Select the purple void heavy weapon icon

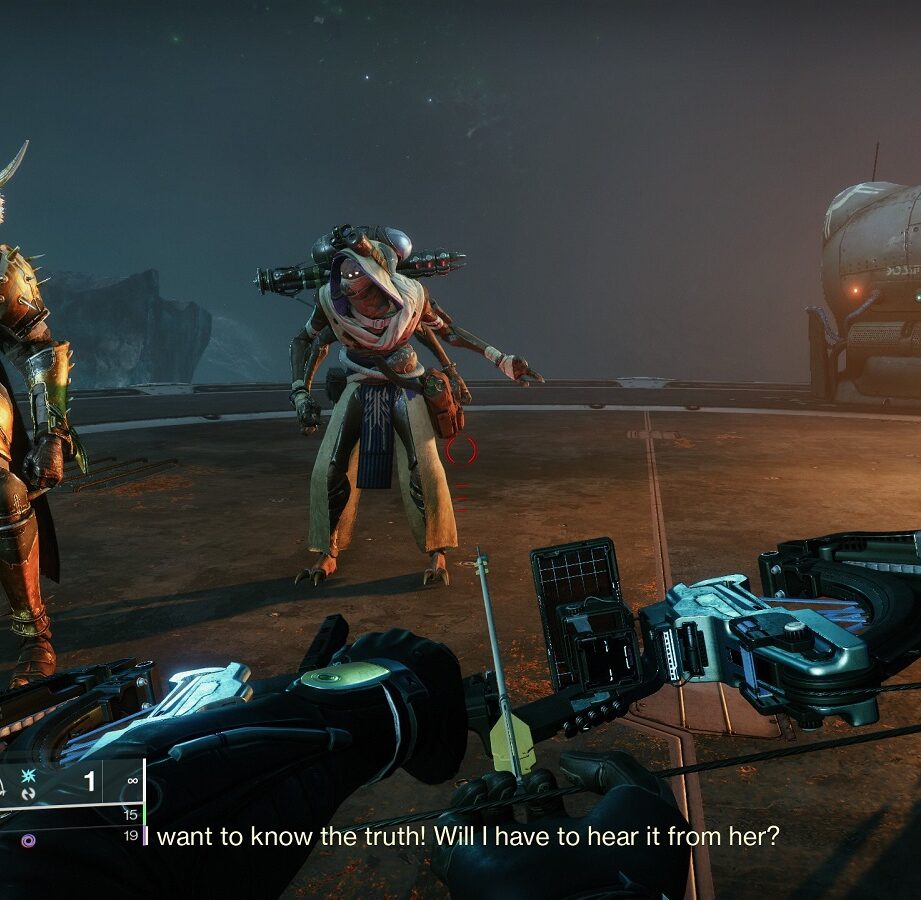click(28, 840)
